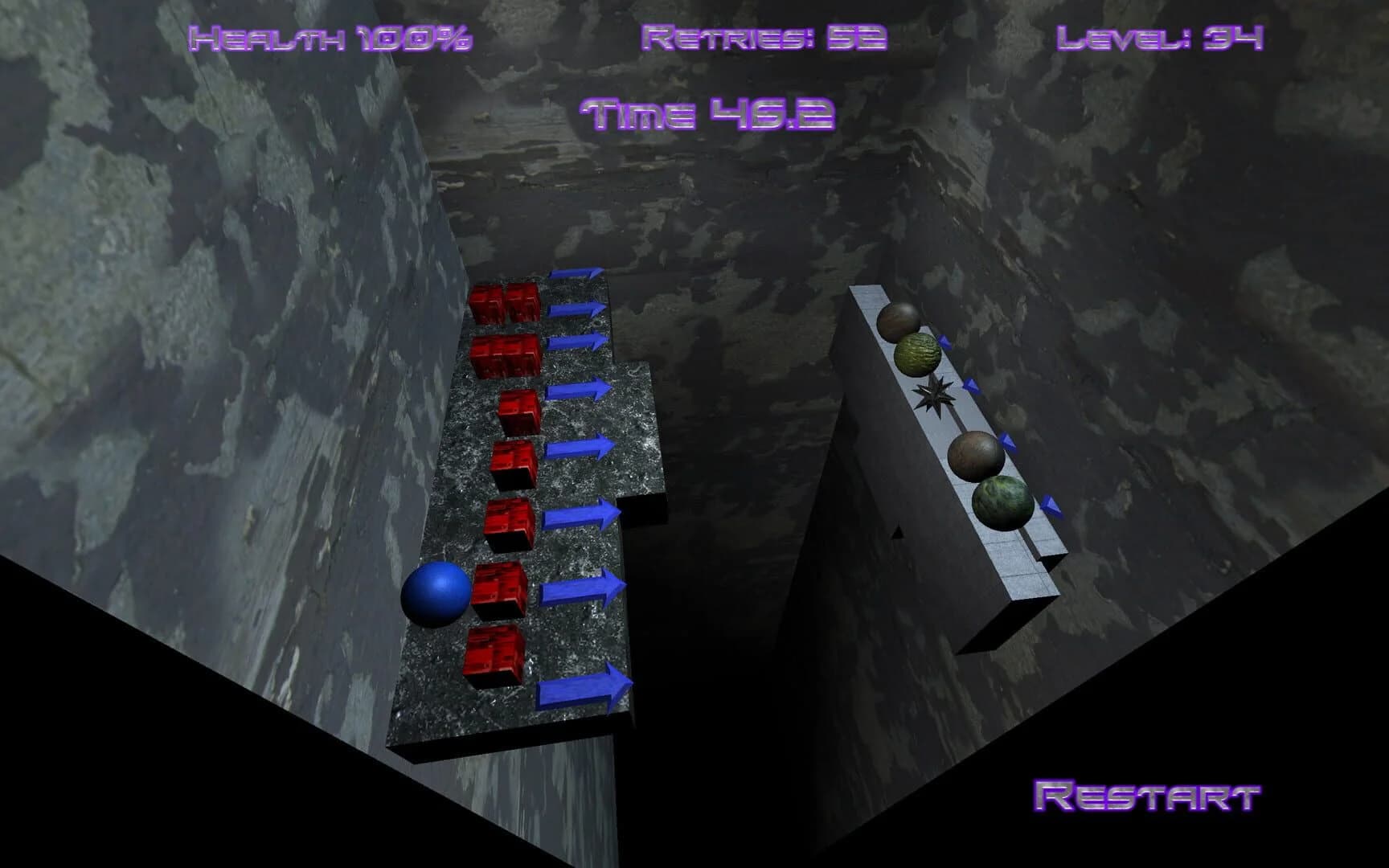Select the brown sphere above the spiked star
Screen dimensions: 1389x868
click(x=898, y=323)
